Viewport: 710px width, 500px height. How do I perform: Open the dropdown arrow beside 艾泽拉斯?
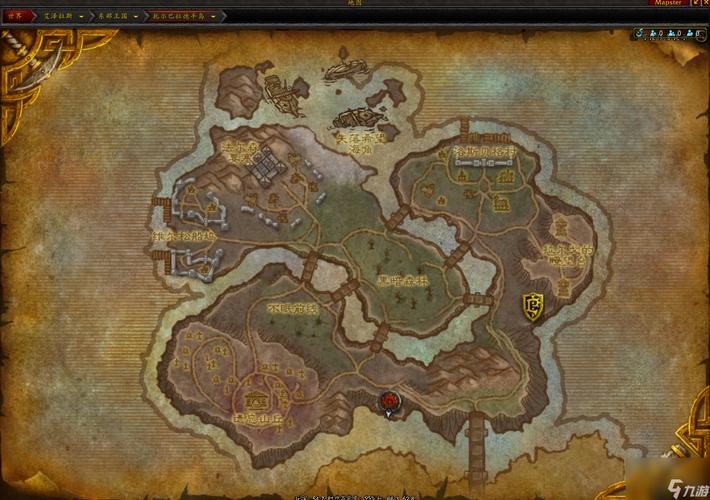coord(83,16)
